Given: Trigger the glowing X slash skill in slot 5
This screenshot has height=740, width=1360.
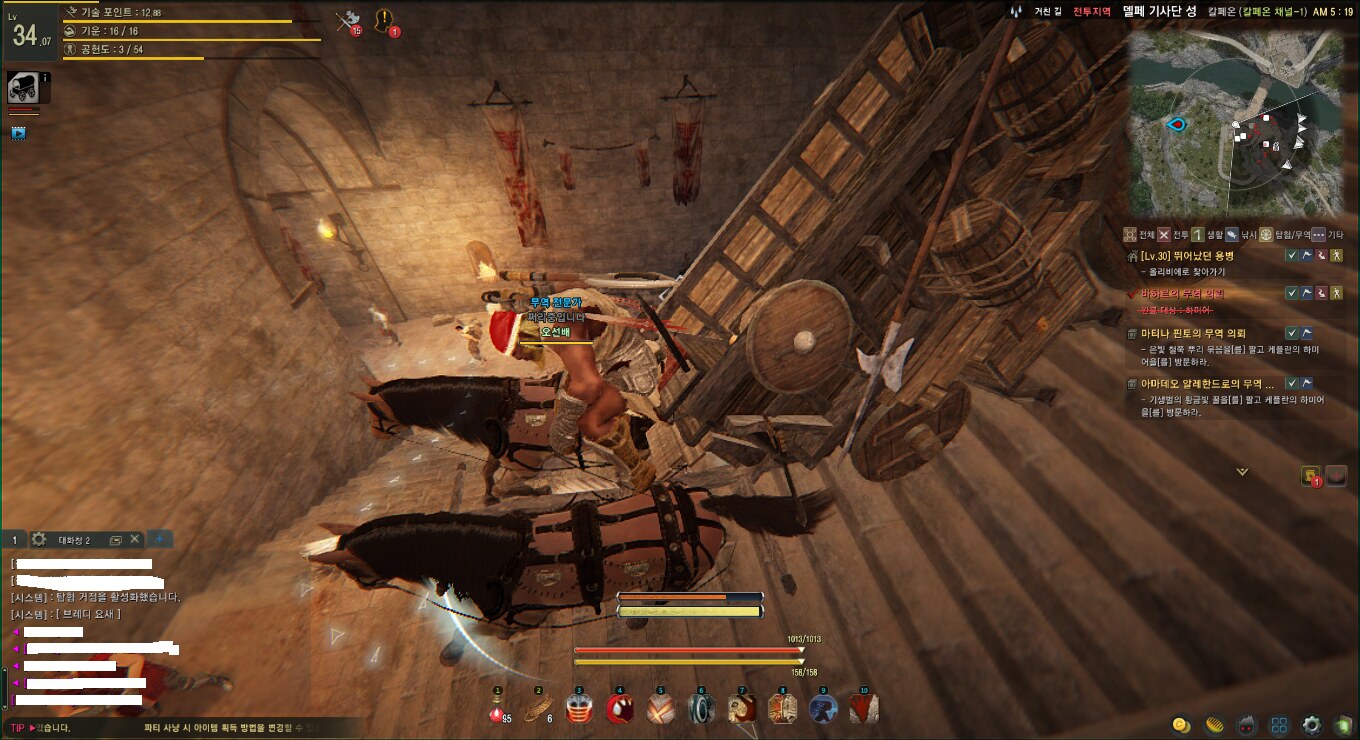Looking at the screenshot, I should click(x=660, y=709).
